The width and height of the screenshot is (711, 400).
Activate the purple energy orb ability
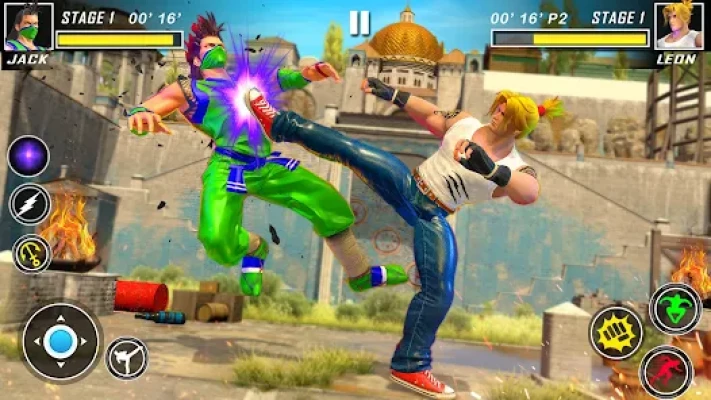pyautogui.click(x=29, y=156)
